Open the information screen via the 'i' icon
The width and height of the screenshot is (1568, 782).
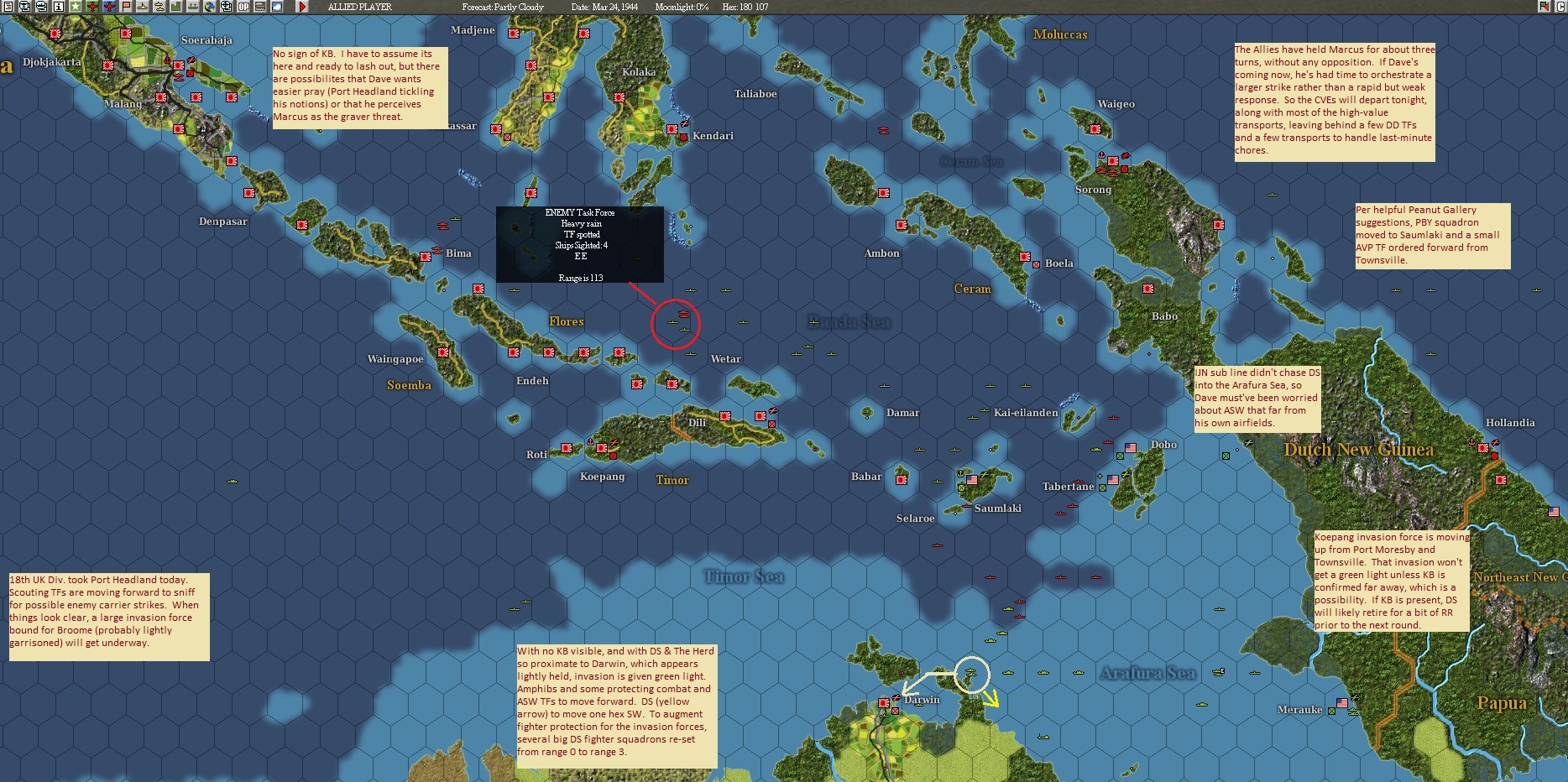coord(60,8)
